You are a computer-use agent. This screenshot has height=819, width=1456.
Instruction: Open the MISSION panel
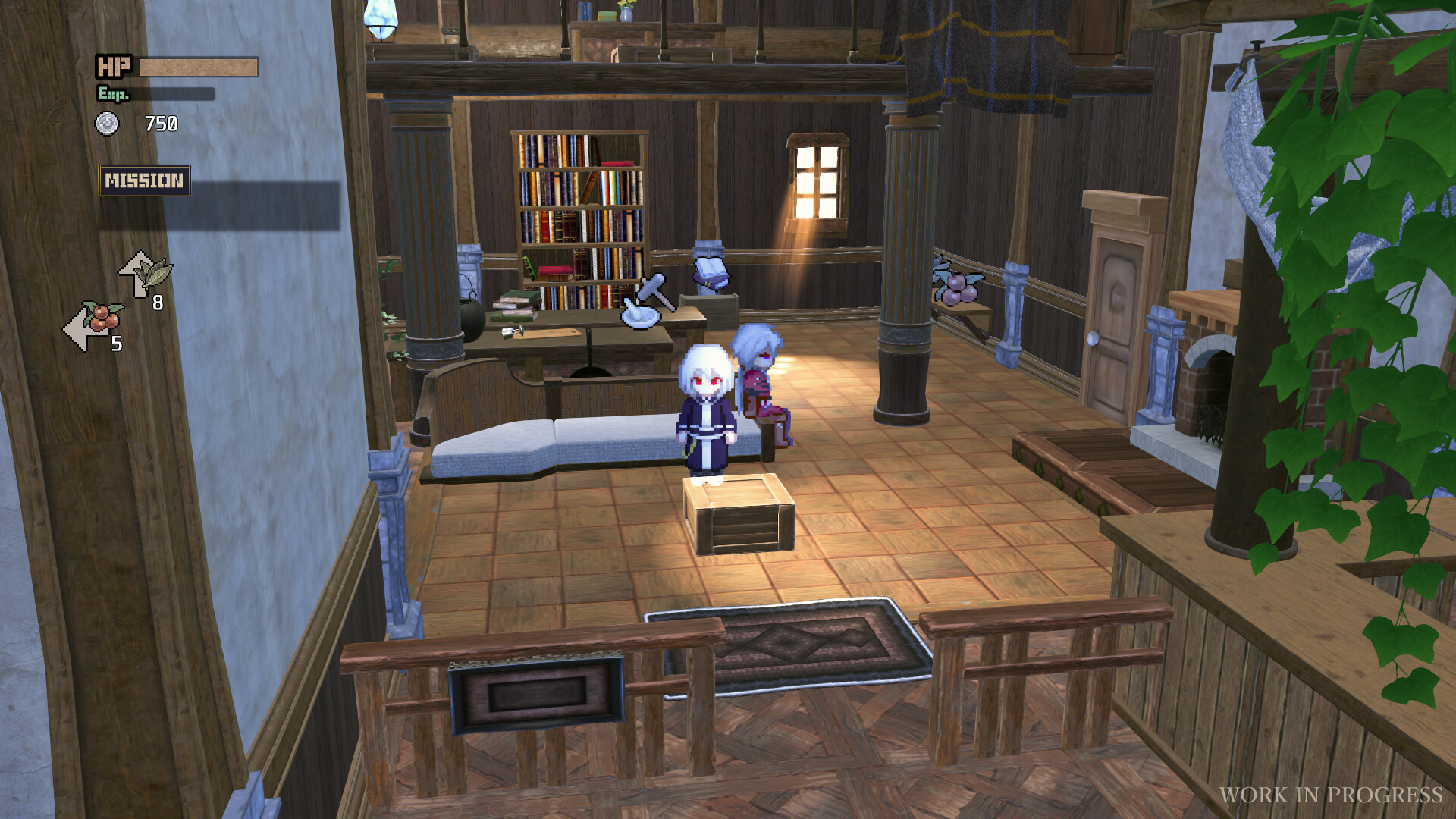tap(145, 180)
